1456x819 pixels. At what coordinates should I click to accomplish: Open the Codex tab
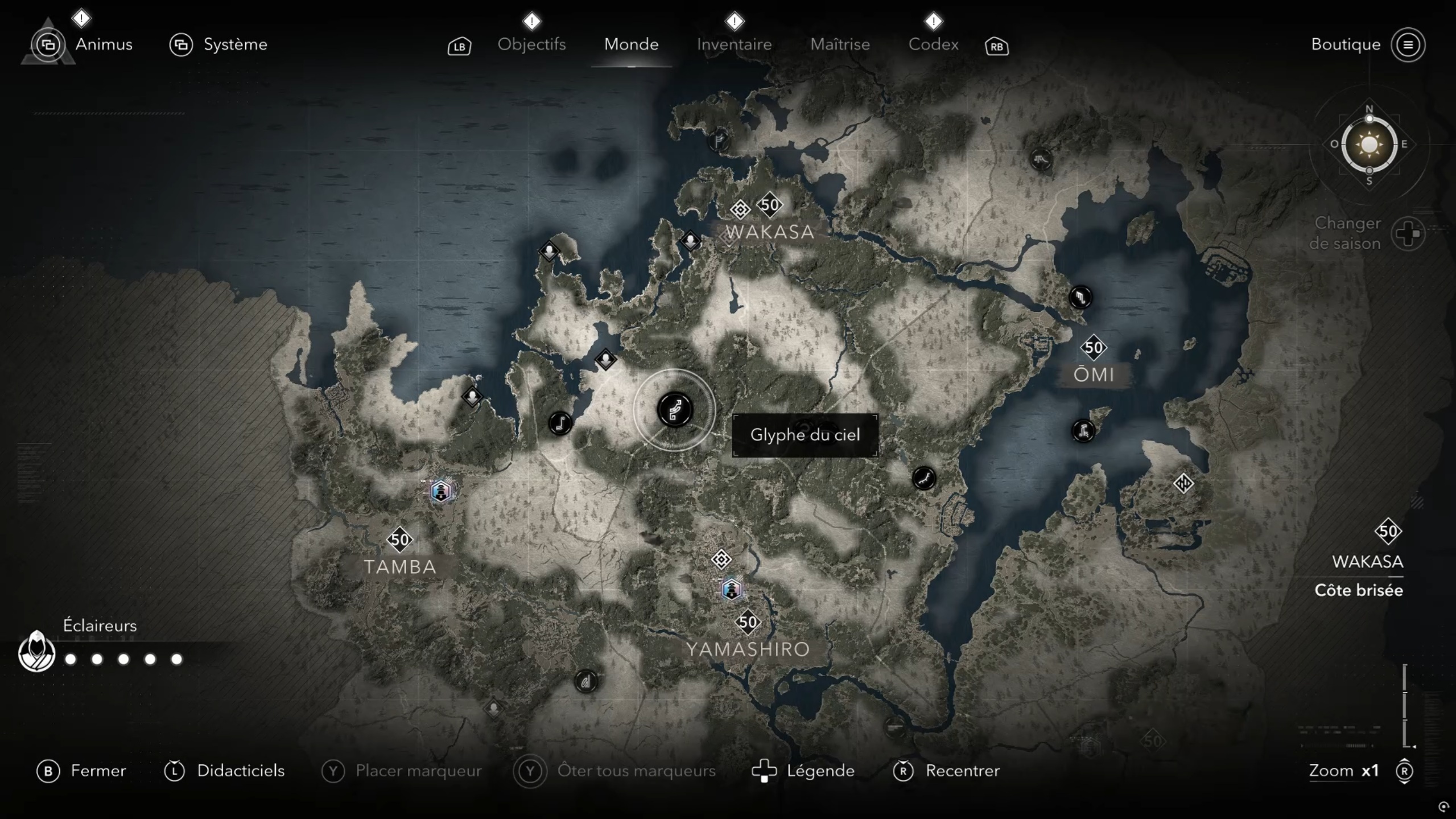coord(933,44)
